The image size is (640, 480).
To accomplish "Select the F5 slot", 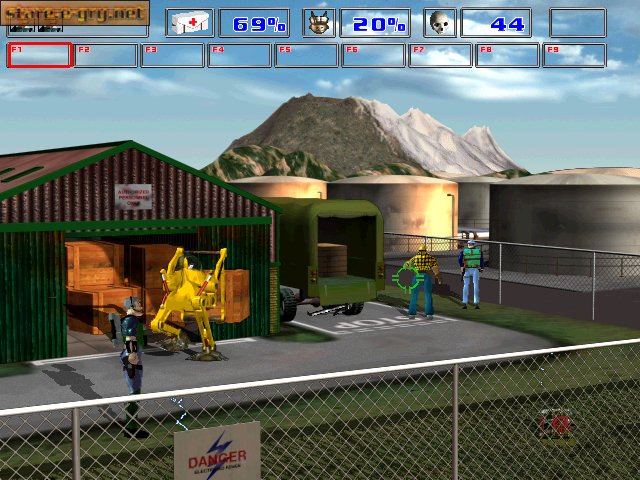I will coord(307,55).
